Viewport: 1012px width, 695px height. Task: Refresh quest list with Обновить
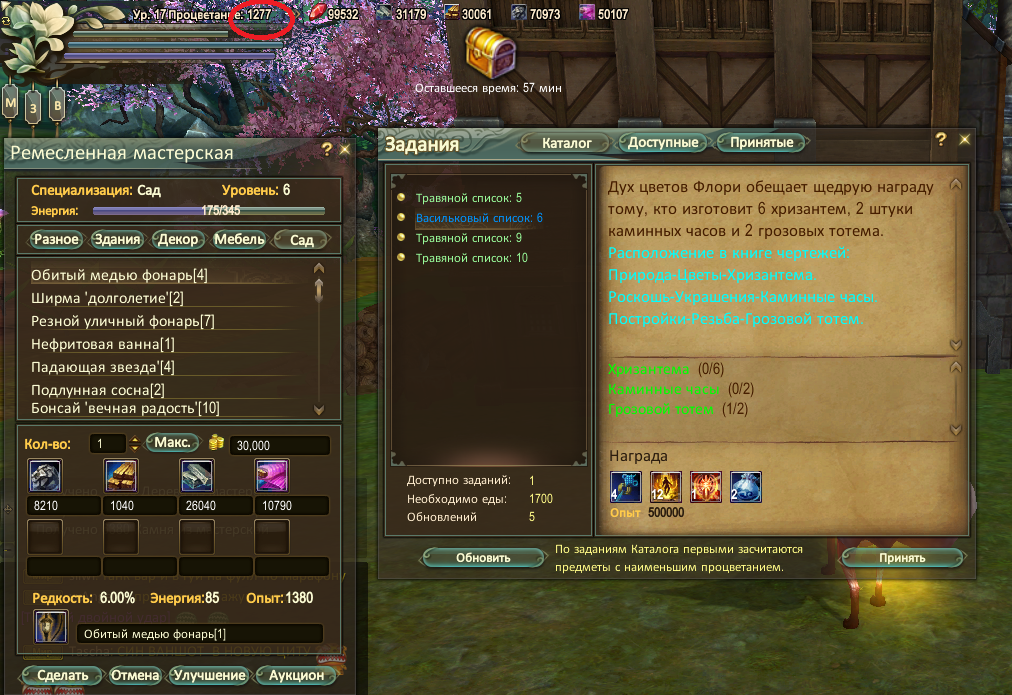coord(483,558)
